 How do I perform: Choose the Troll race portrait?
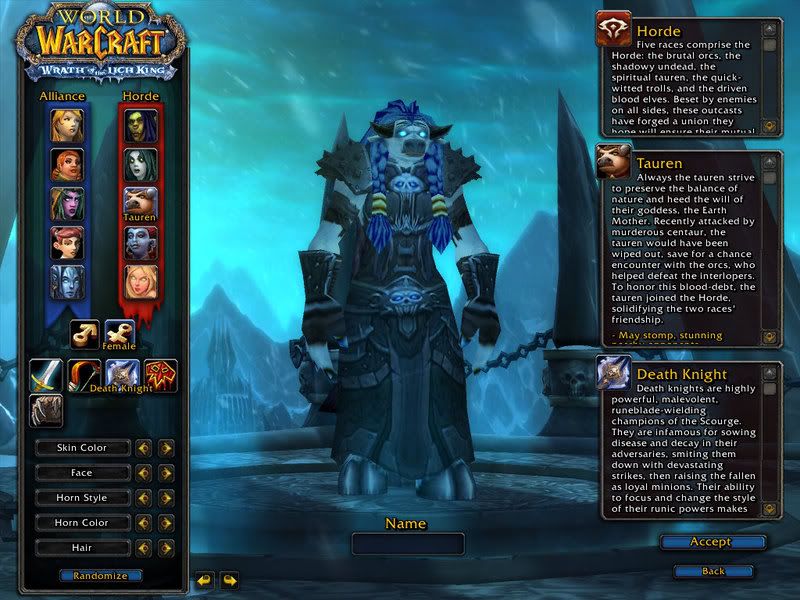[x=140, y=242]
